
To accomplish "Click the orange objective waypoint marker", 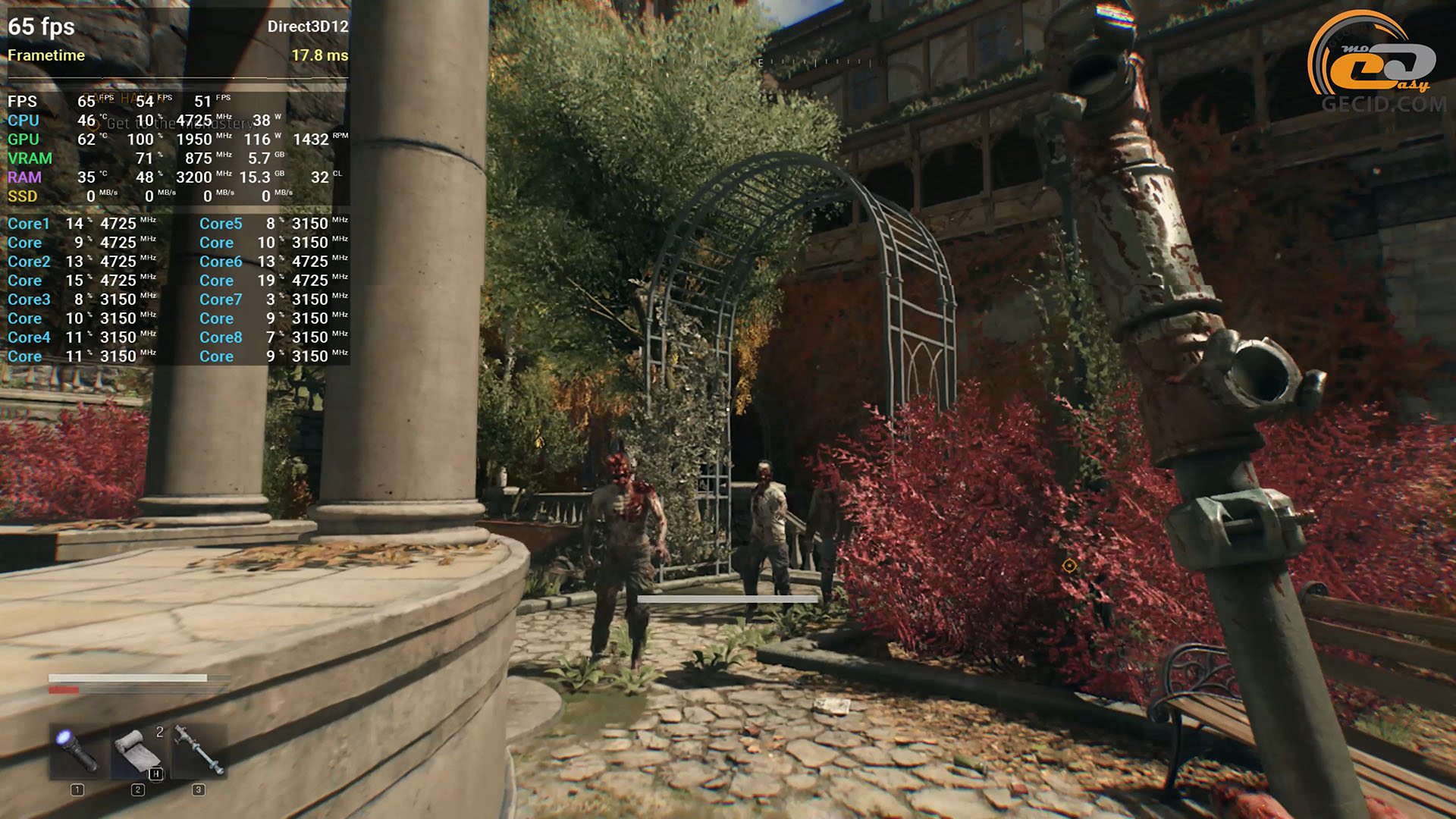I will coord(1069,566).
